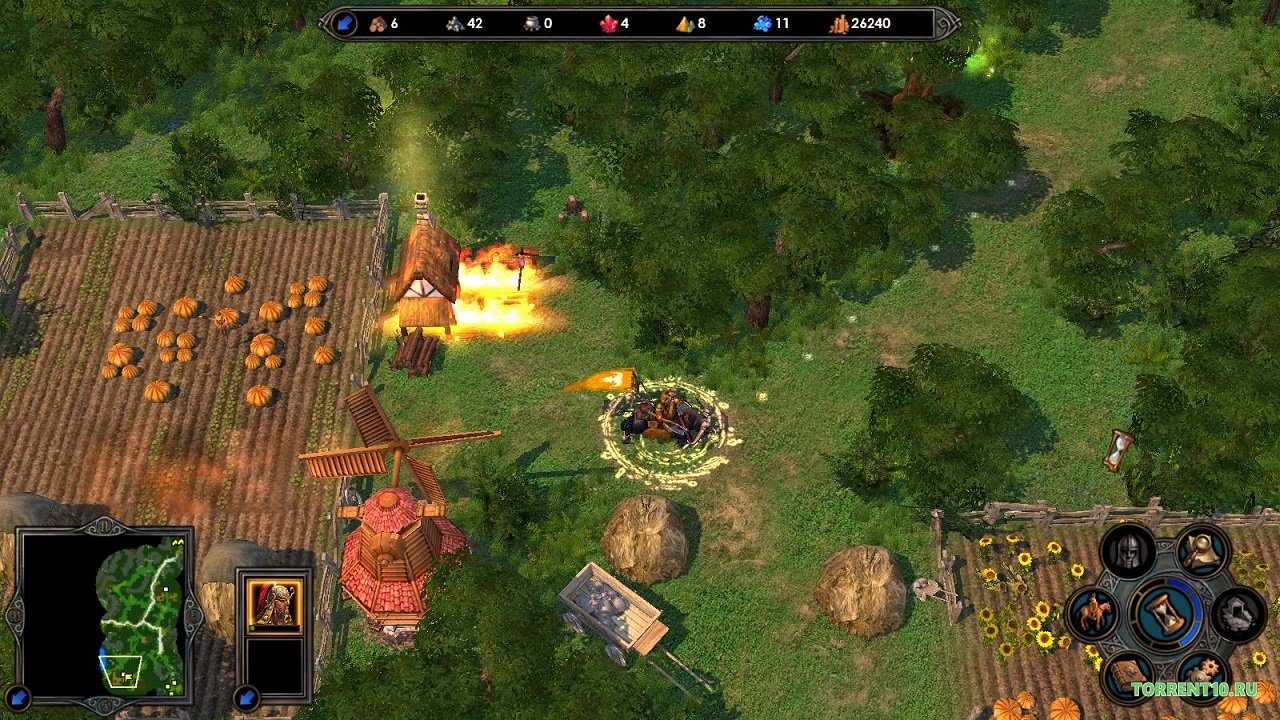Collapse the resource bar with its blue arrow

(344, 23)
